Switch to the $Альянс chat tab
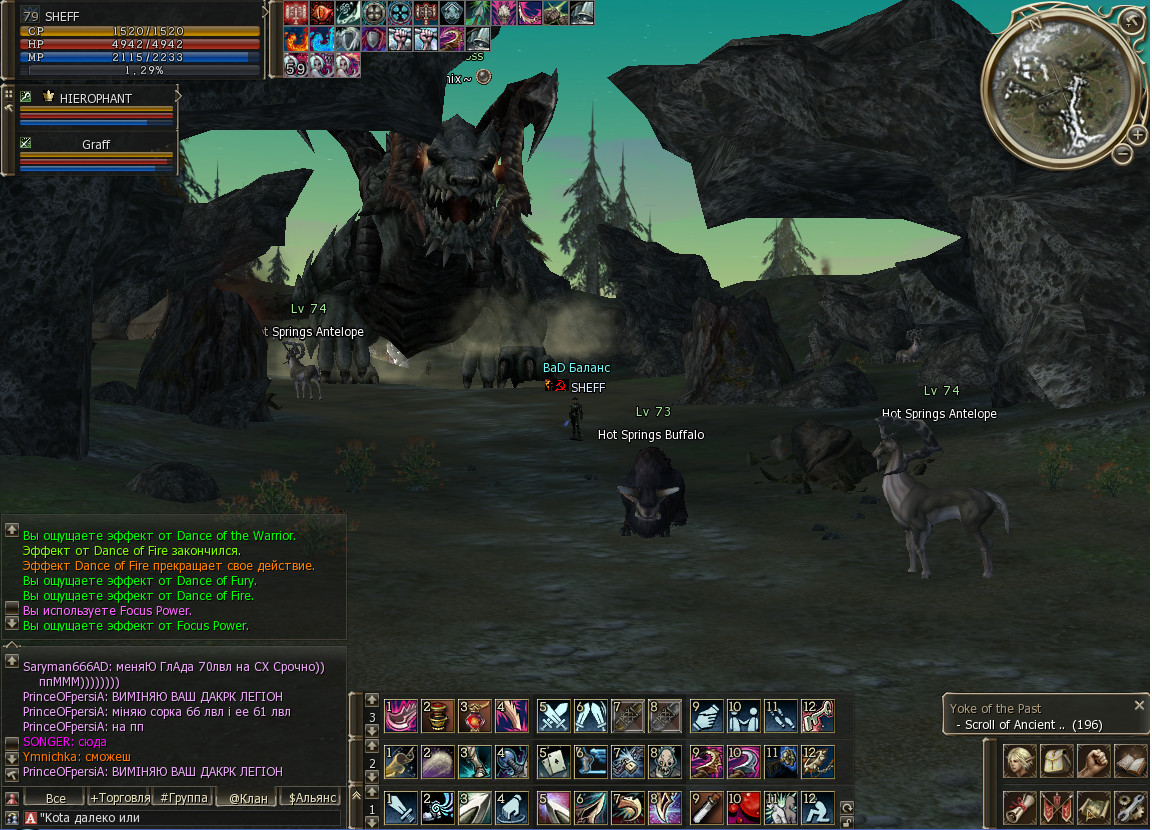Screen dimensions: 1152x830 [x=313, y=797]
